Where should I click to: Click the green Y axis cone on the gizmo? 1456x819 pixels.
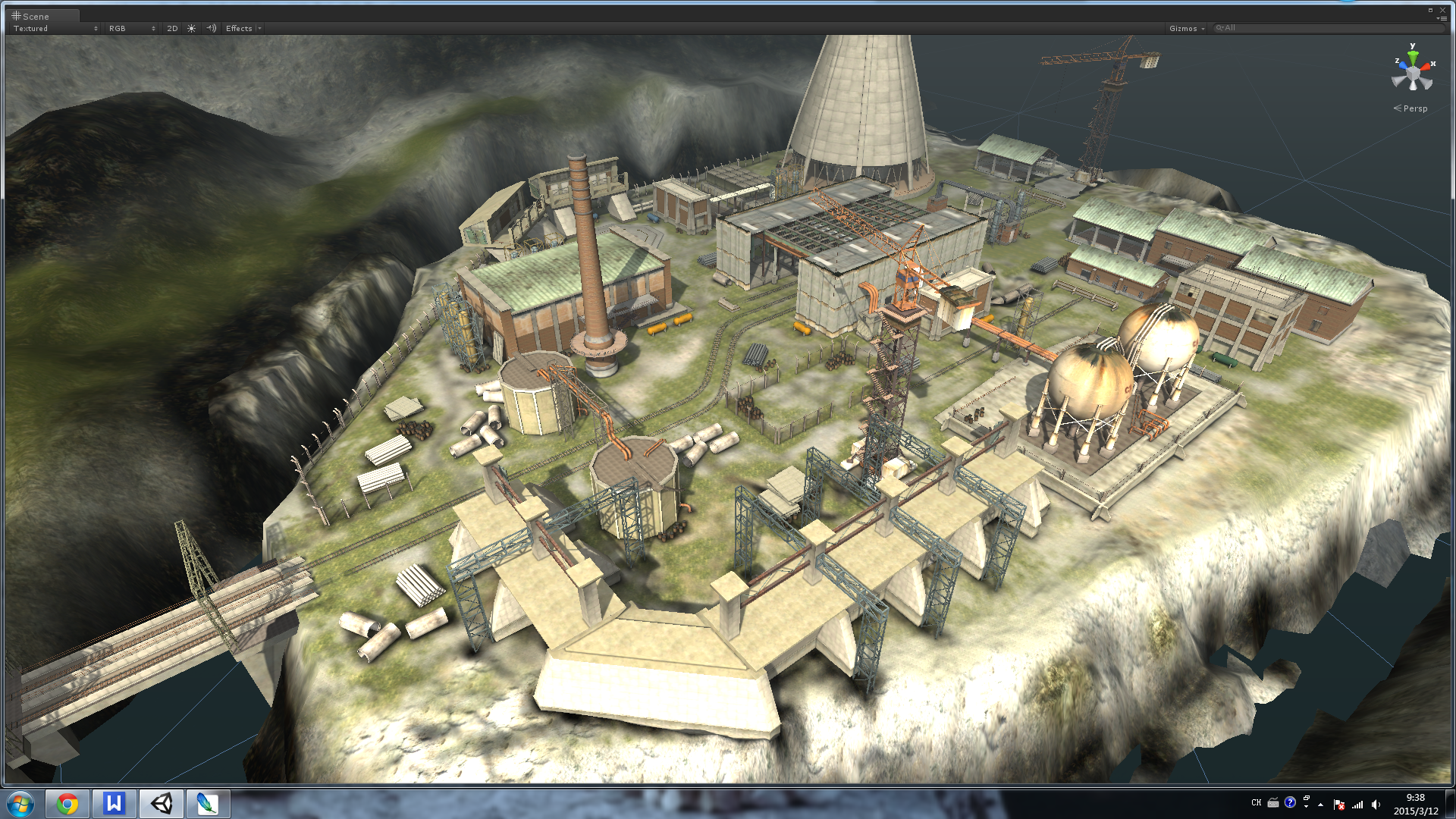[1413, 55]
